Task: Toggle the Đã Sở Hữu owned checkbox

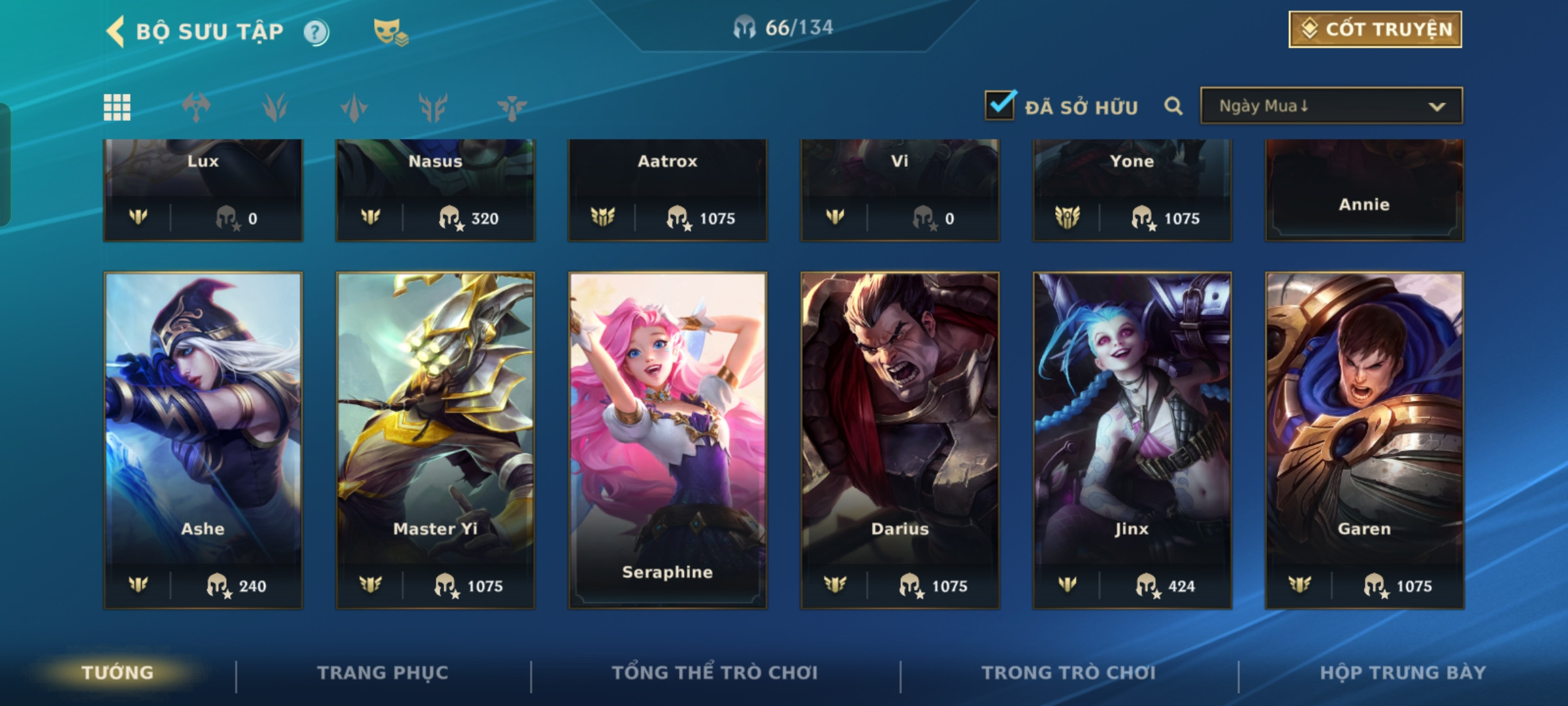Action: pos(1000,106)
